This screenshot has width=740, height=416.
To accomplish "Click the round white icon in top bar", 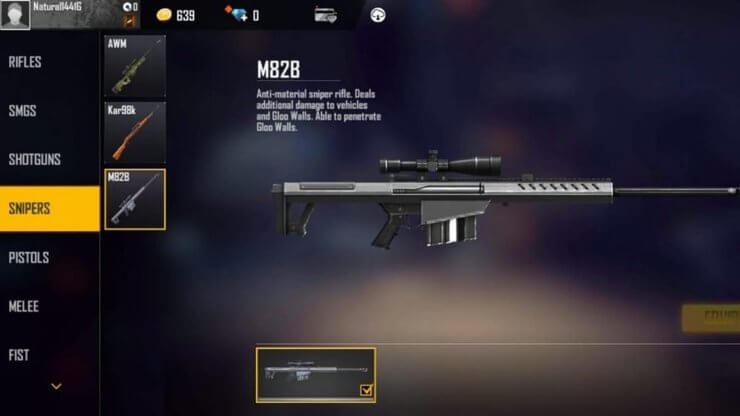I will click(378, 16).
